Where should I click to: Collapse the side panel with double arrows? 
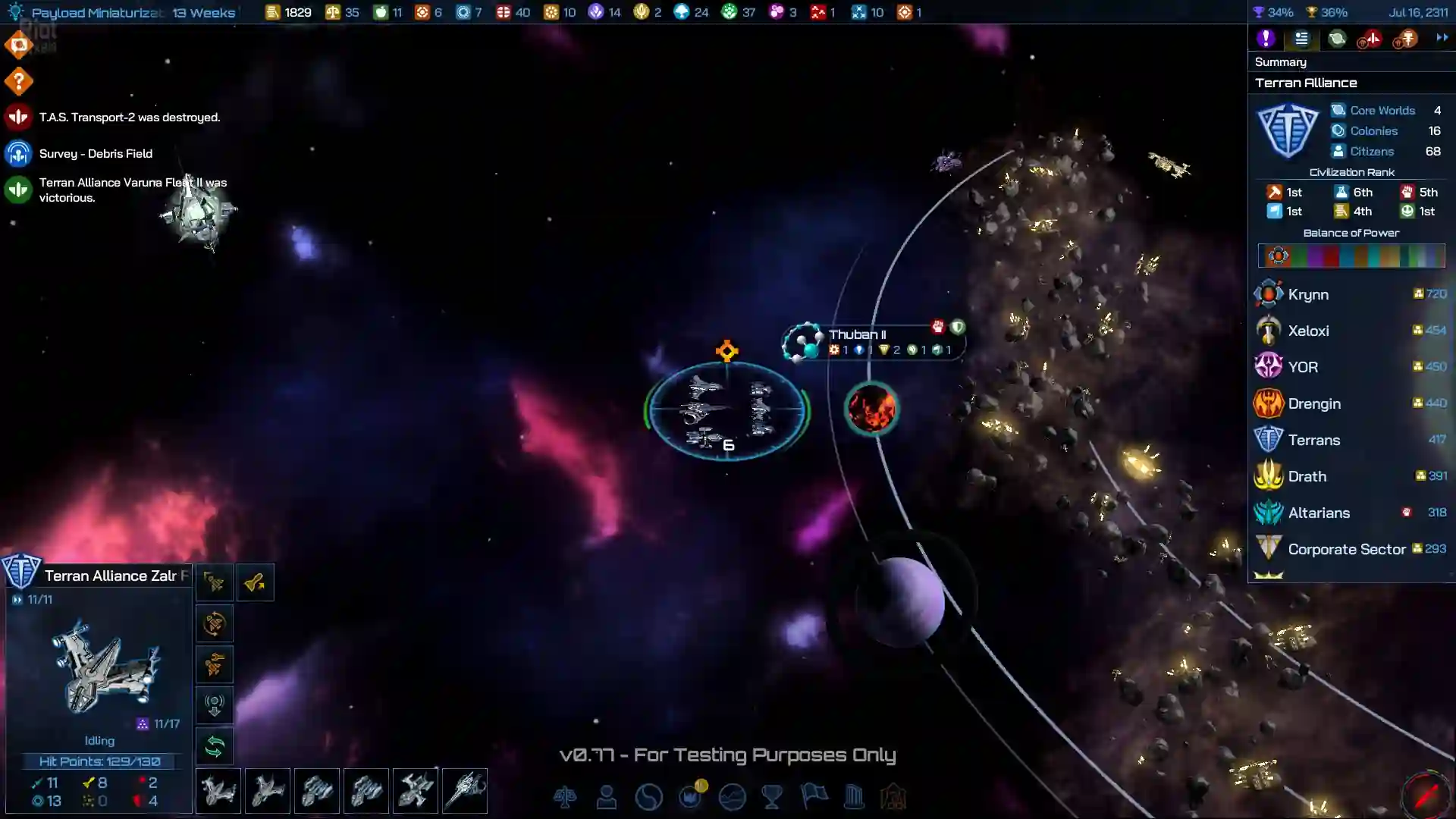click(x=1442, y=38)
